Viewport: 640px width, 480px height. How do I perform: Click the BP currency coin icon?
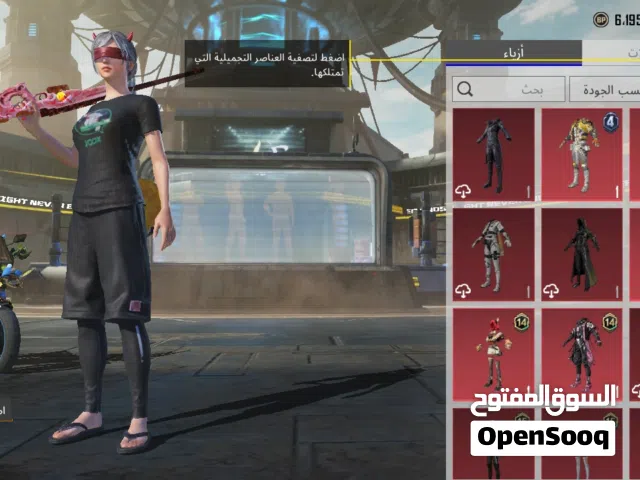point(601,18)
